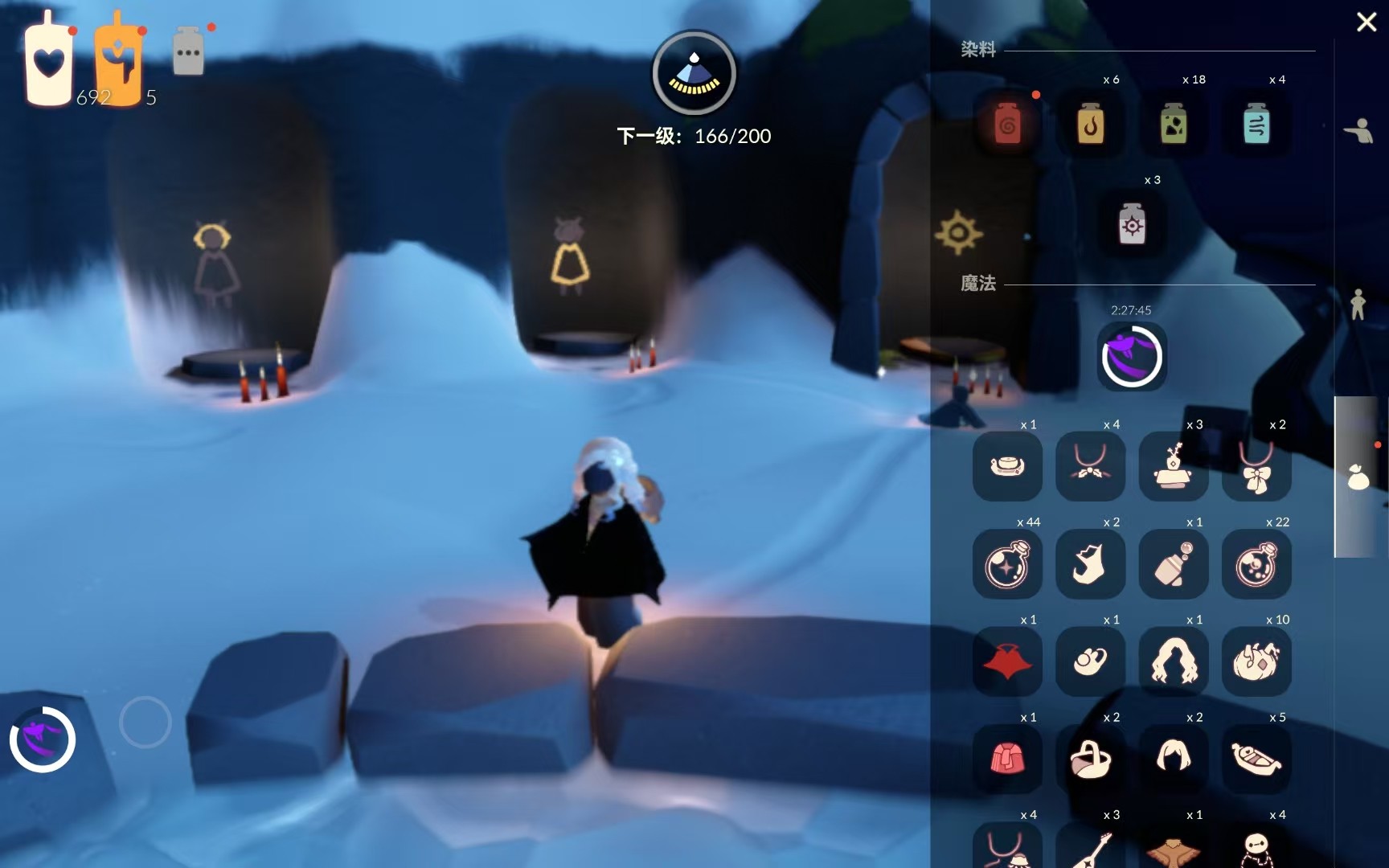The height and width of the screenshot is (868, 1389).
Task: Choose the yellow flame dye jar
Action: point(1090,125)
